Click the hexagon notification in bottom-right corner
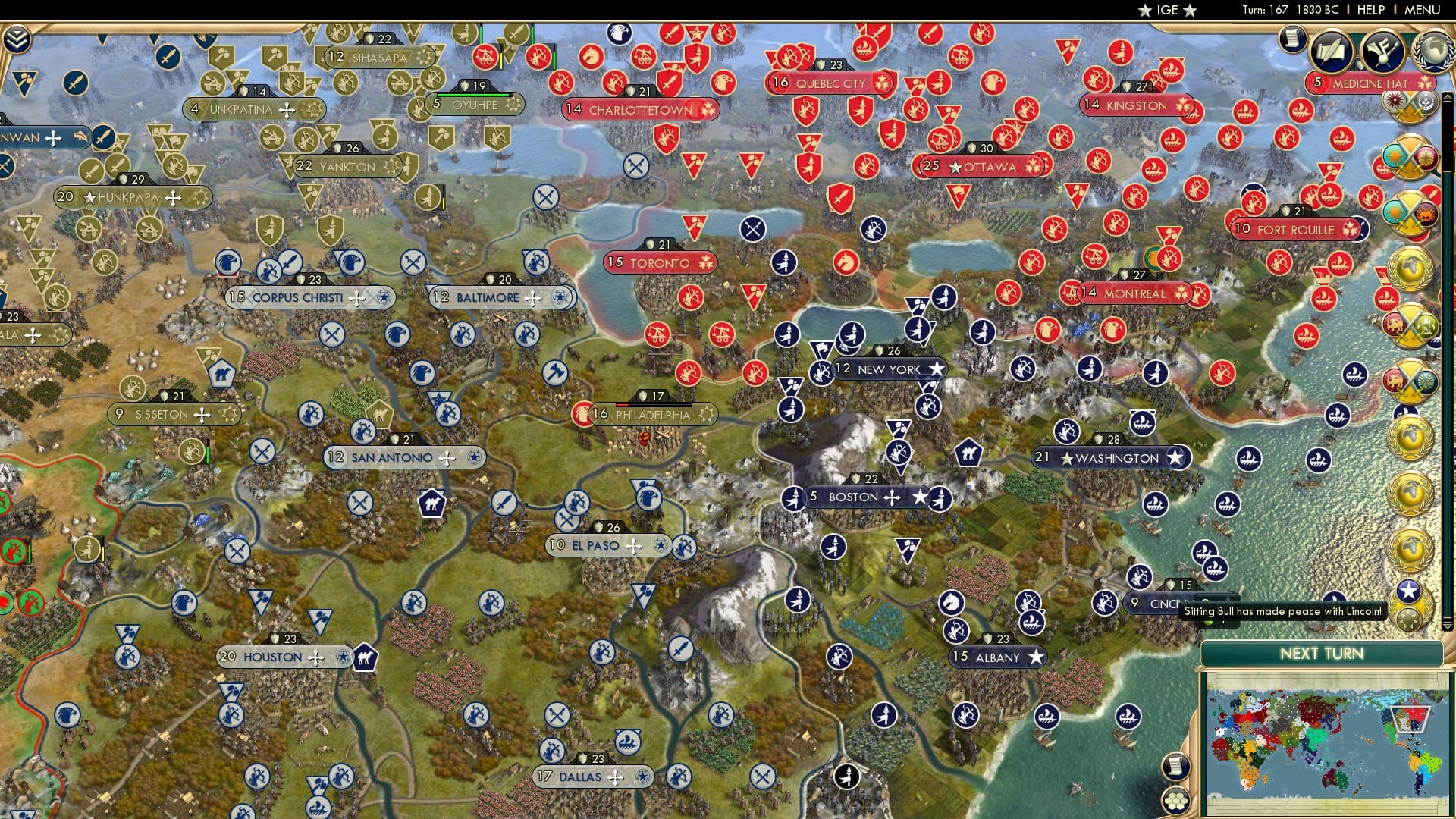This screenshot has height=819, width=1456. (1176, 800)
